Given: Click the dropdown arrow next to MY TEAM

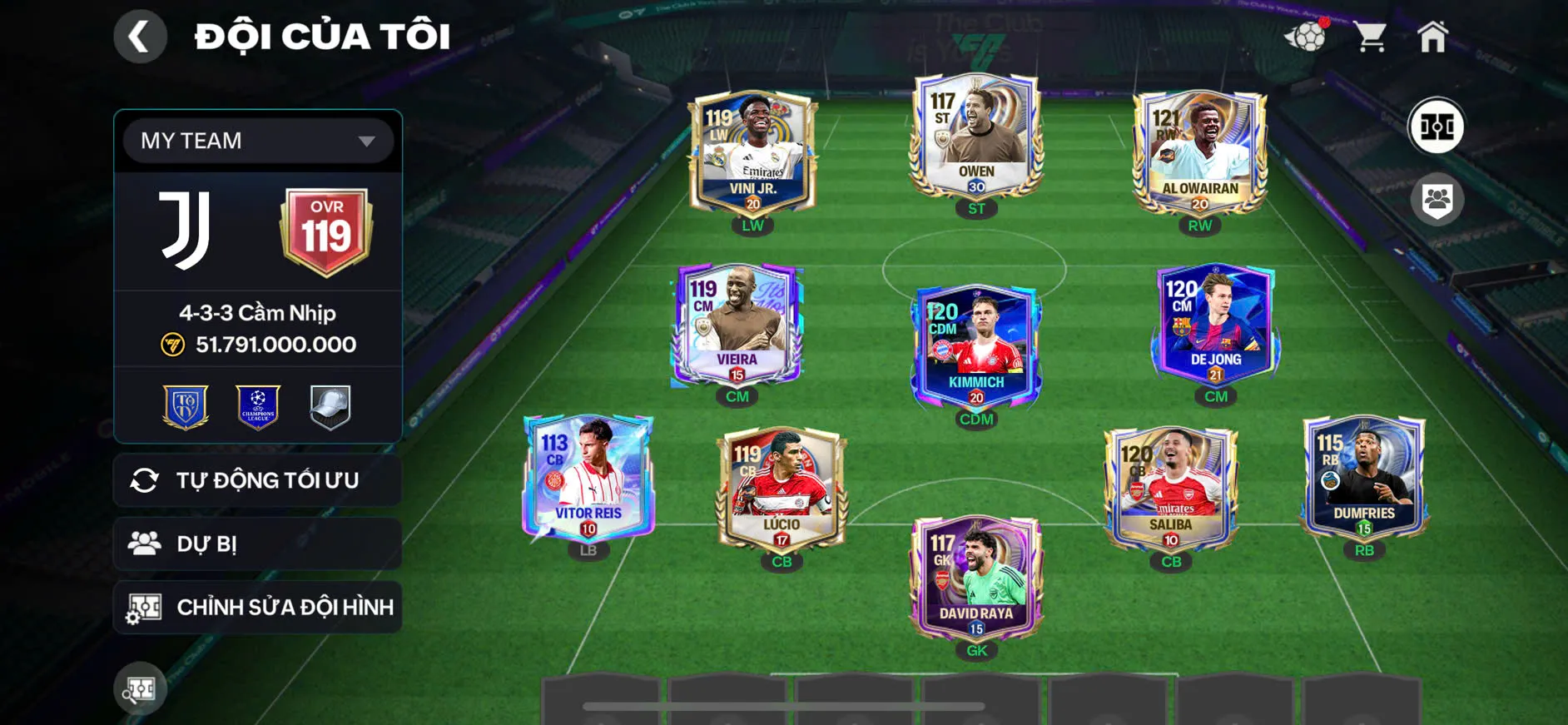Looking at the screenshot, I should (365, 141).
